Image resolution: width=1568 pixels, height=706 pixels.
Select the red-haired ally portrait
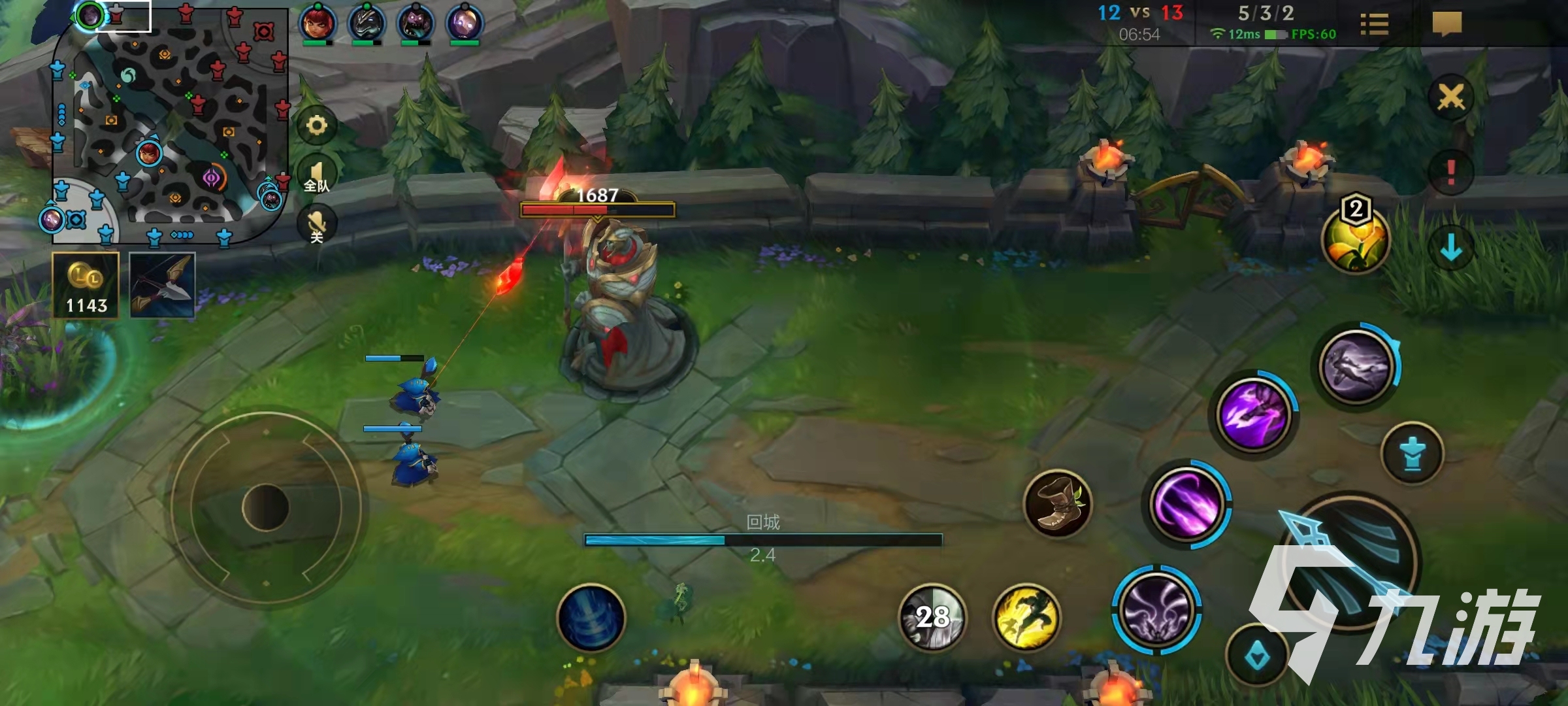318,23
